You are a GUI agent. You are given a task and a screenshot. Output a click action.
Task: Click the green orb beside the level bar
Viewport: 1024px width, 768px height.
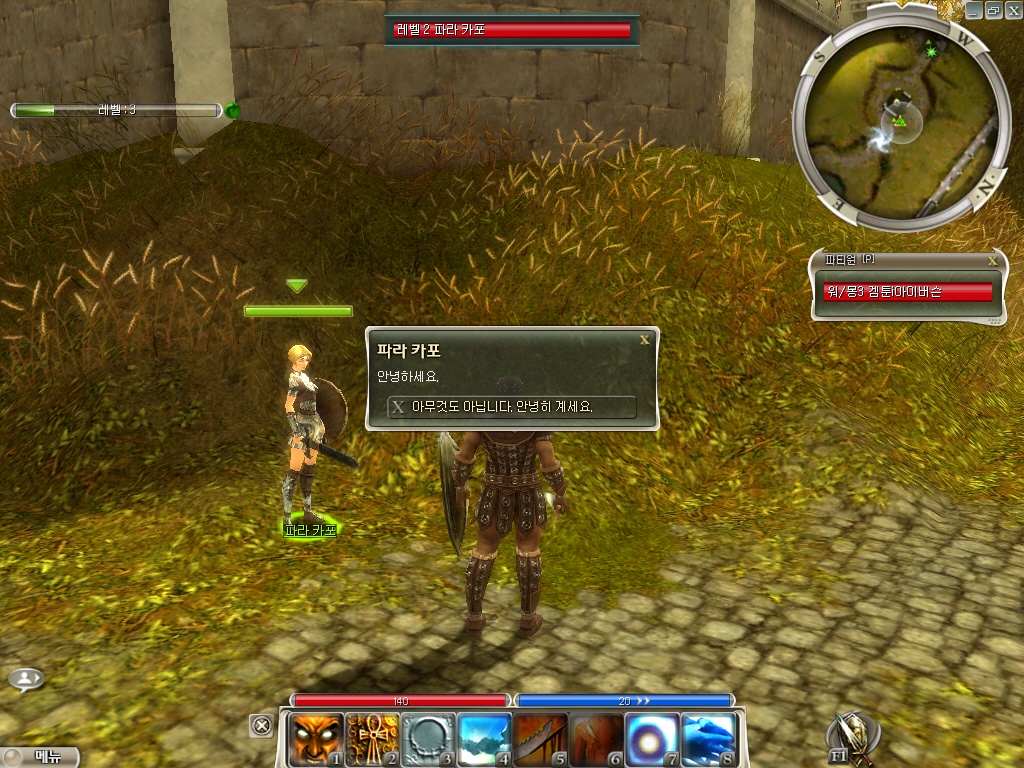coord(233,110)
